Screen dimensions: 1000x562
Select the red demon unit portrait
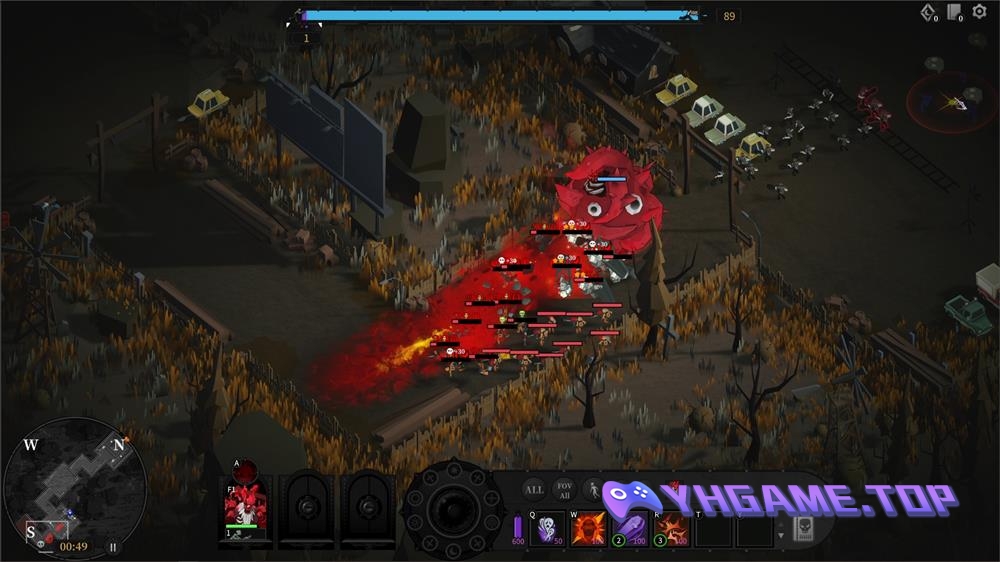pos(245,507)
